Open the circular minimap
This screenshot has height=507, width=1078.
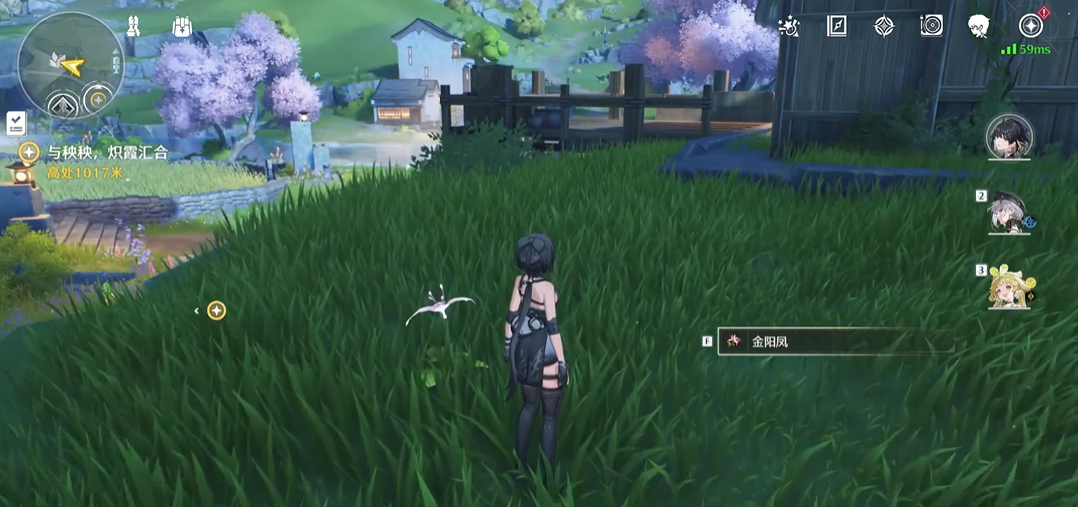tap(70, 65)
